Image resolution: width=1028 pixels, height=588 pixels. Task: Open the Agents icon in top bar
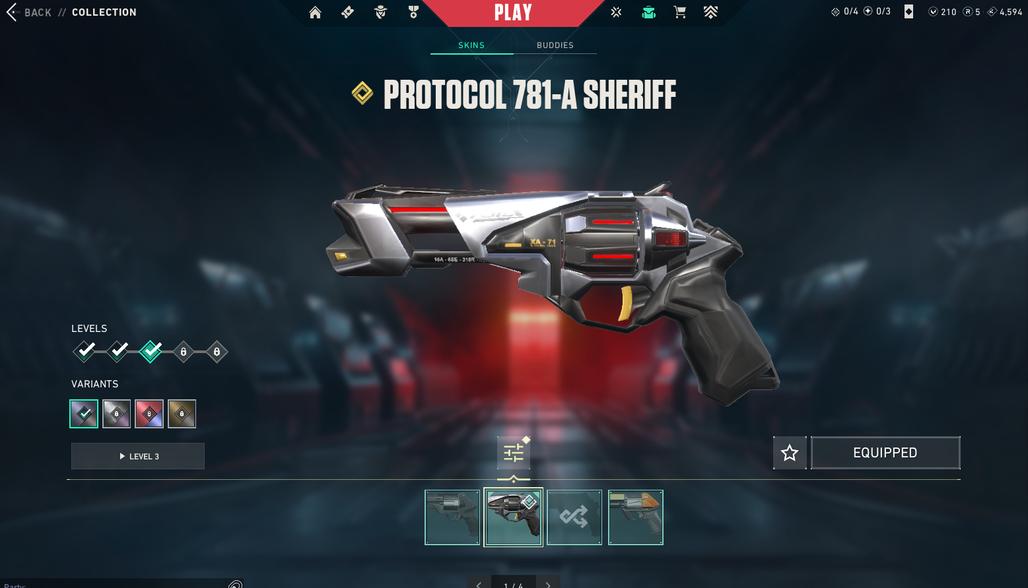click(x=380, y=13)
